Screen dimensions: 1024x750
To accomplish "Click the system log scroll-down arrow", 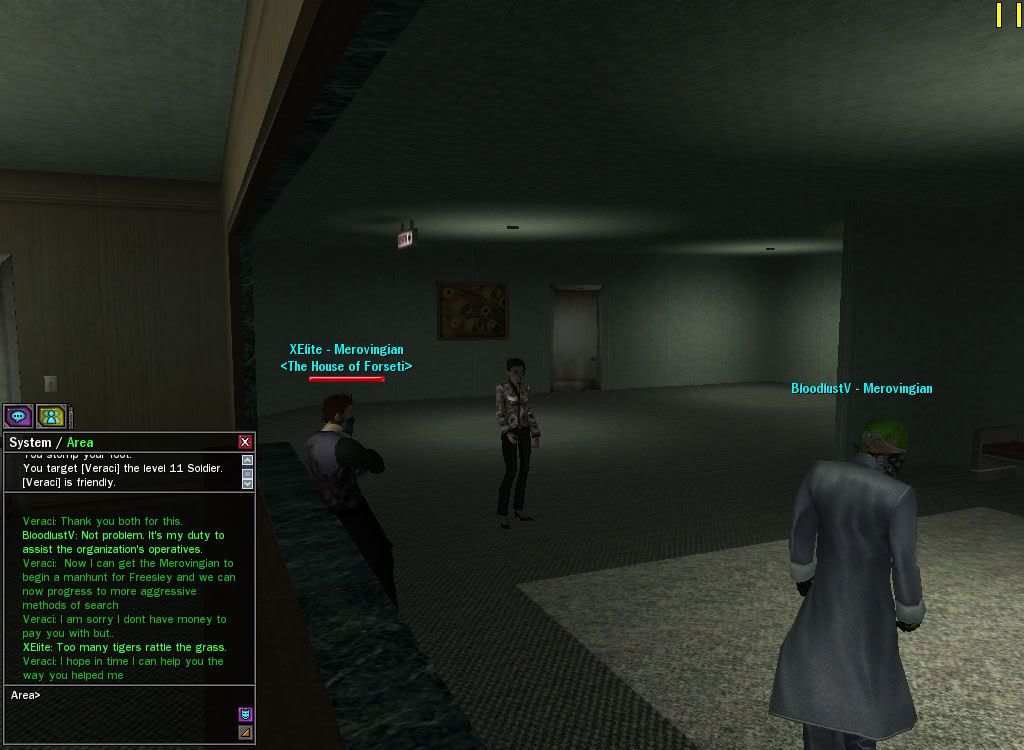I will coord(247,482).
